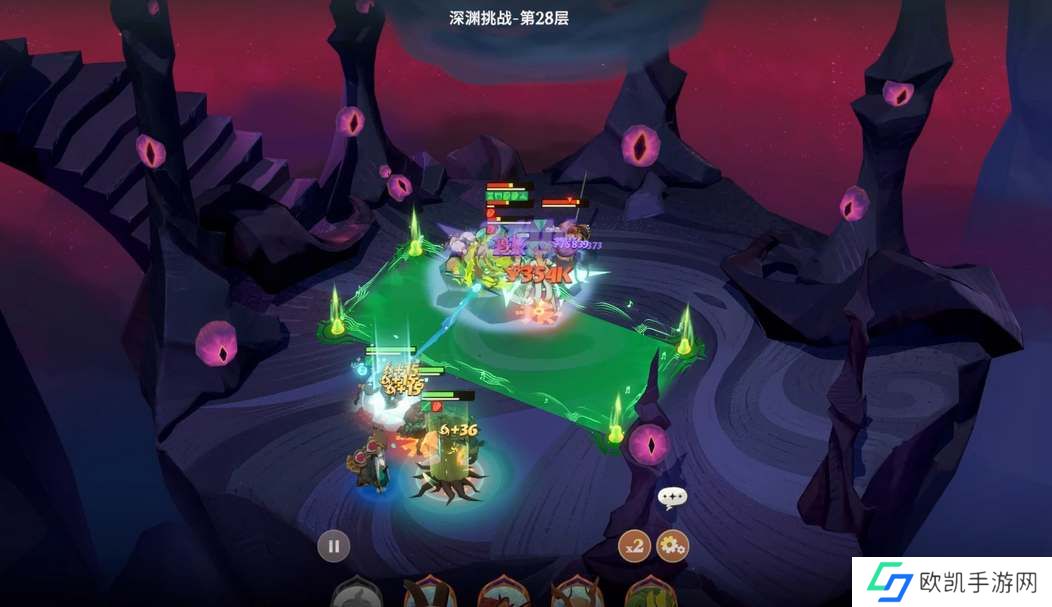
Task: Toggle the gear auto-battle button
Action: coord(672,546)
